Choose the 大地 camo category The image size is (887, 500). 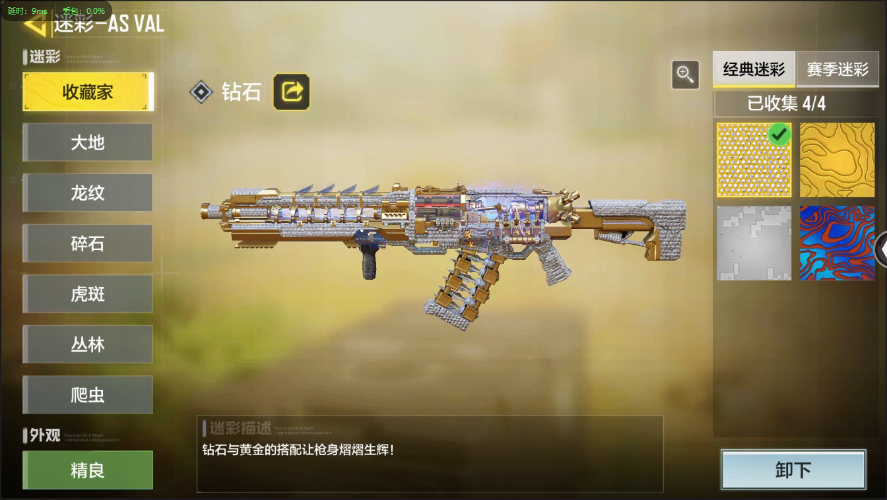(x=88, y=142)
